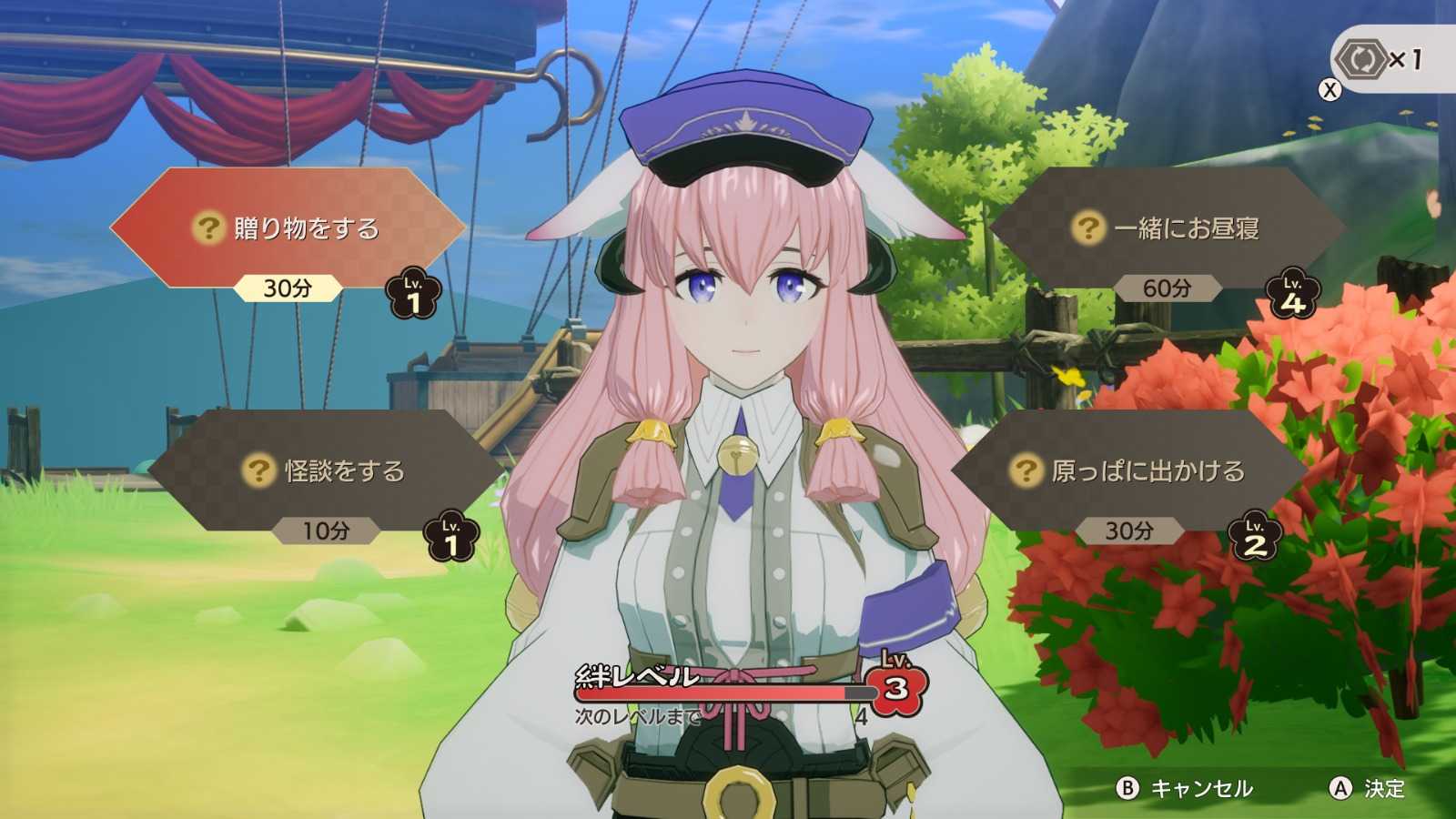Choose the 原っぱに出かける activity
The height and width of the screenshot is (819, 1456).
[x=1137, y=470]
